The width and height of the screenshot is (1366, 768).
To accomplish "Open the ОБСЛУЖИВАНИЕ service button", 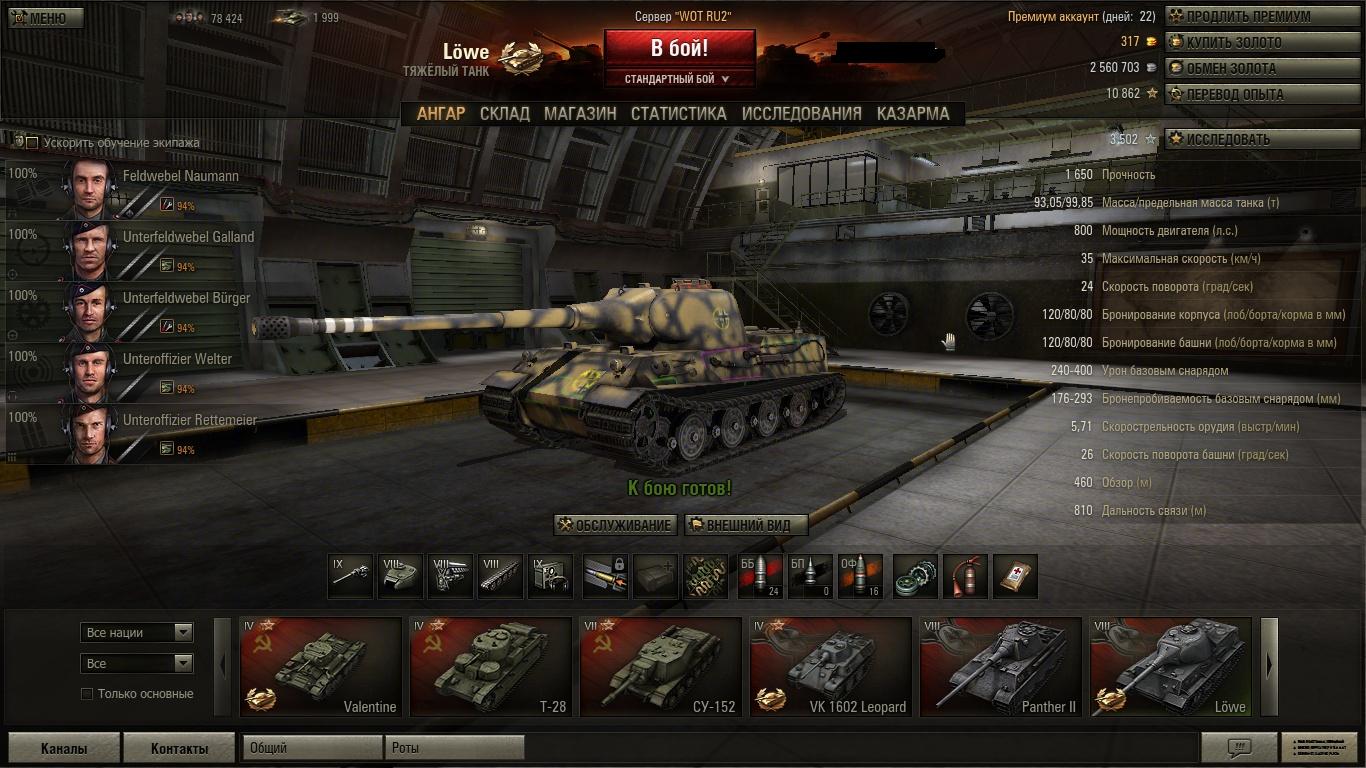I will click(616, 525).
